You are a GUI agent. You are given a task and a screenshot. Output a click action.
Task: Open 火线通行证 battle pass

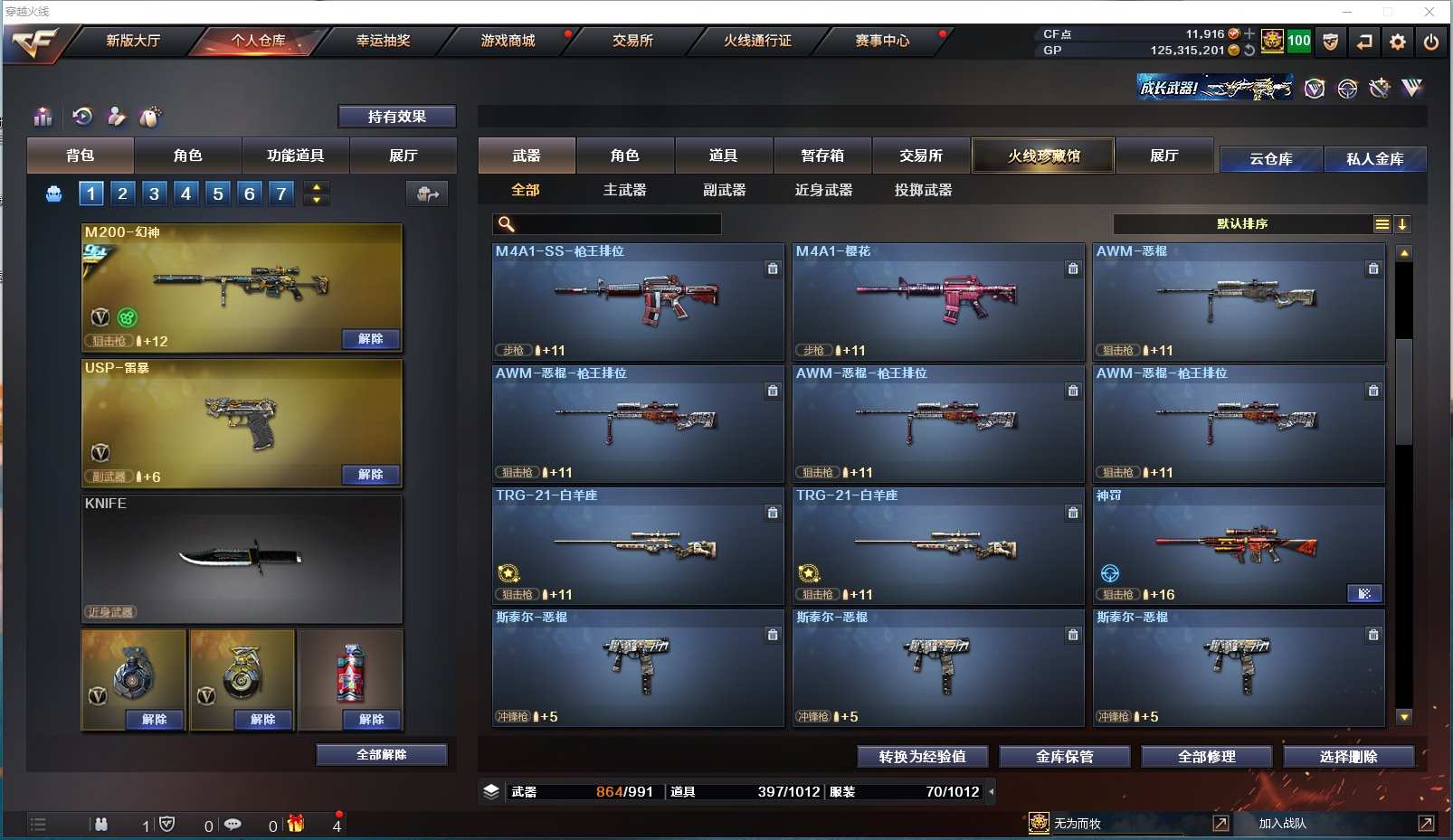(x=757, y=41)
